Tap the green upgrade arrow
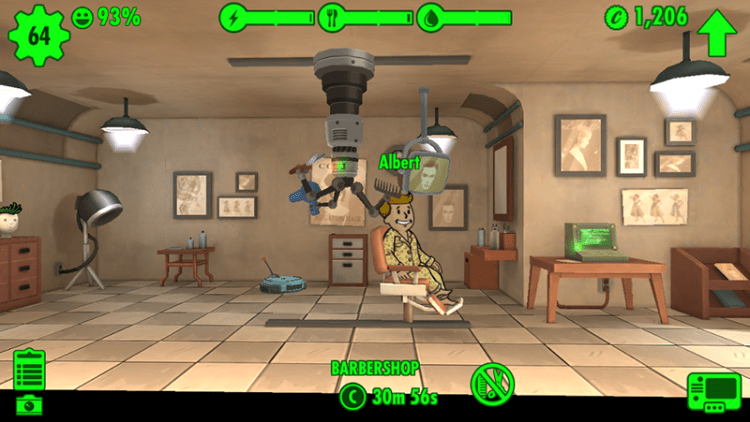 tap(716, 34)
